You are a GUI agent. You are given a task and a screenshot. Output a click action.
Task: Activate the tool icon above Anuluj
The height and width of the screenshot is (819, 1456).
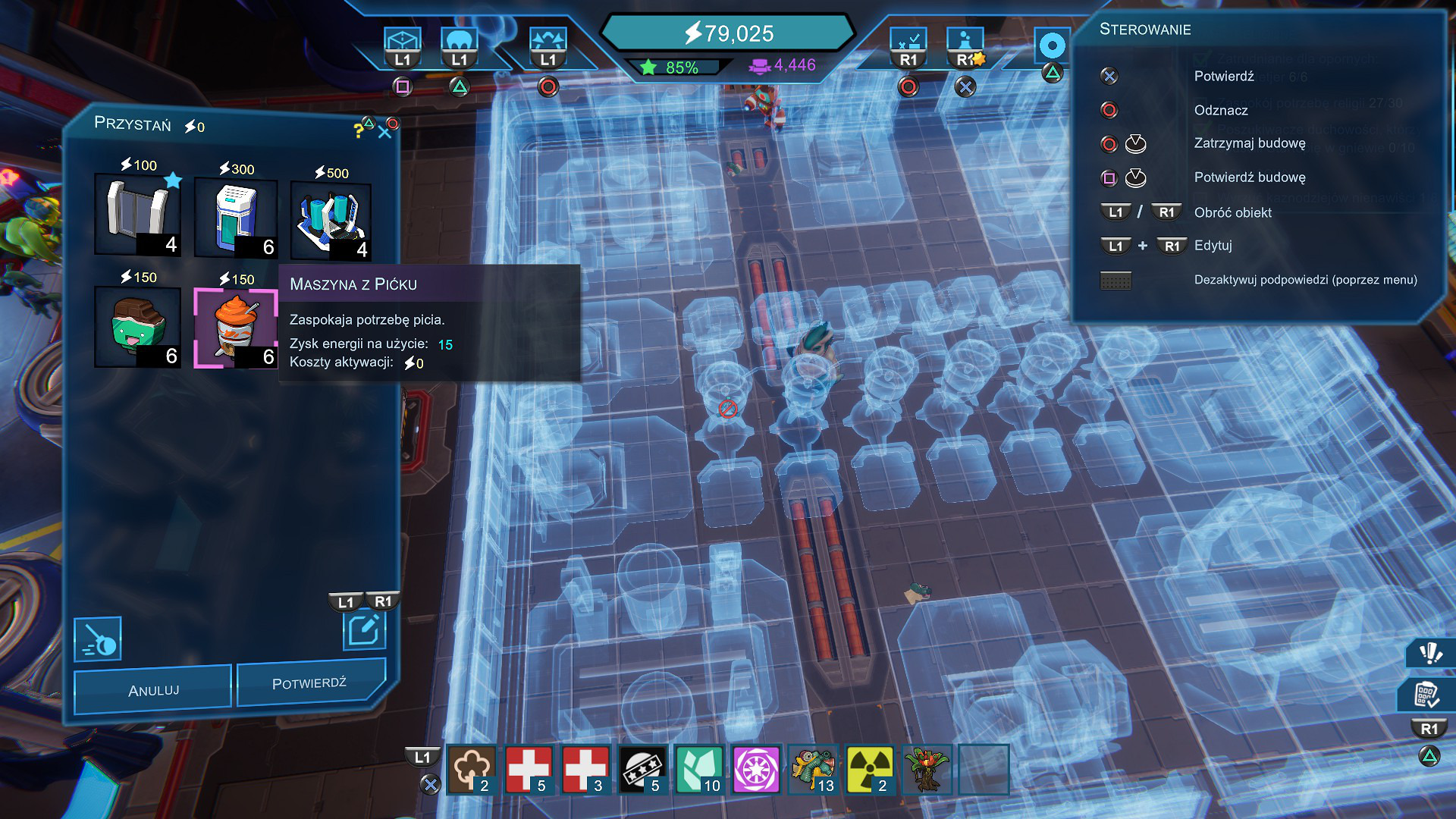click(98, 639)
